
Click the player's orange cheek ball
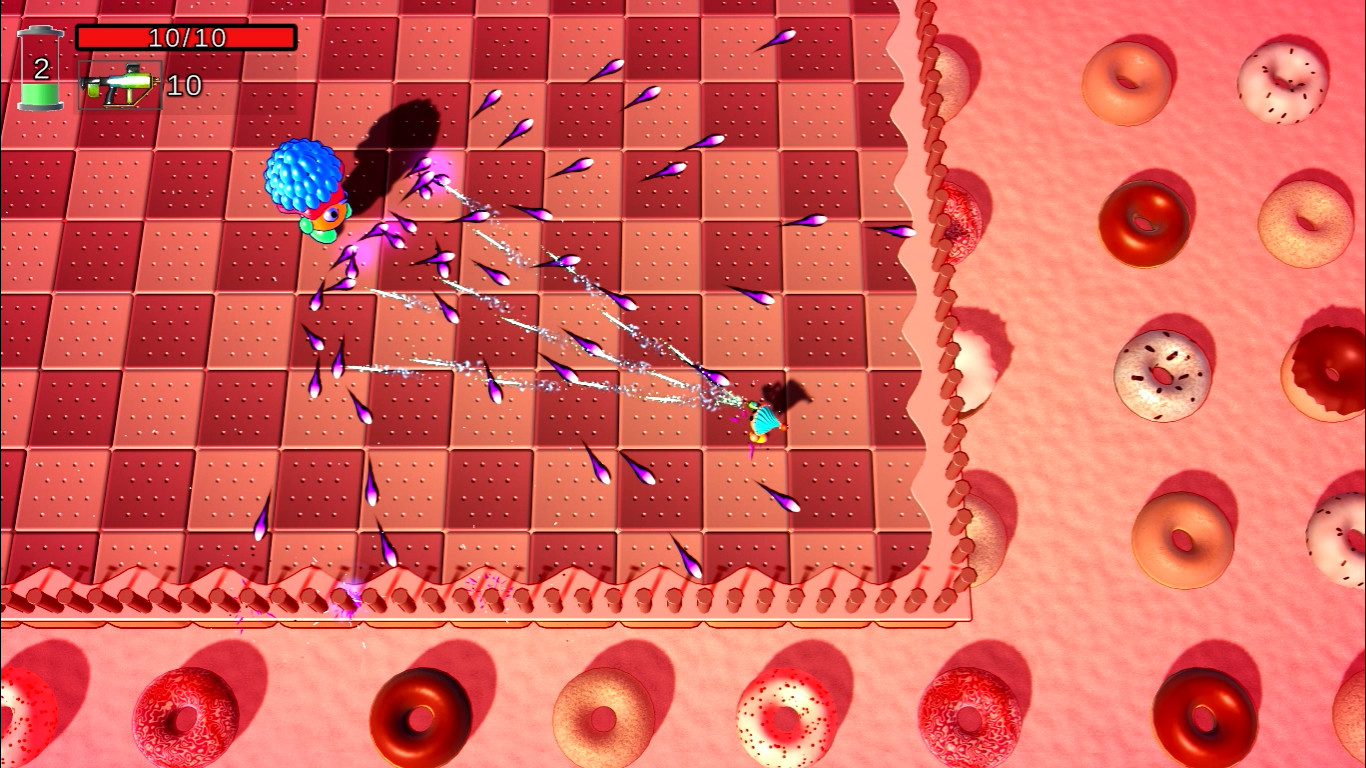783,427
